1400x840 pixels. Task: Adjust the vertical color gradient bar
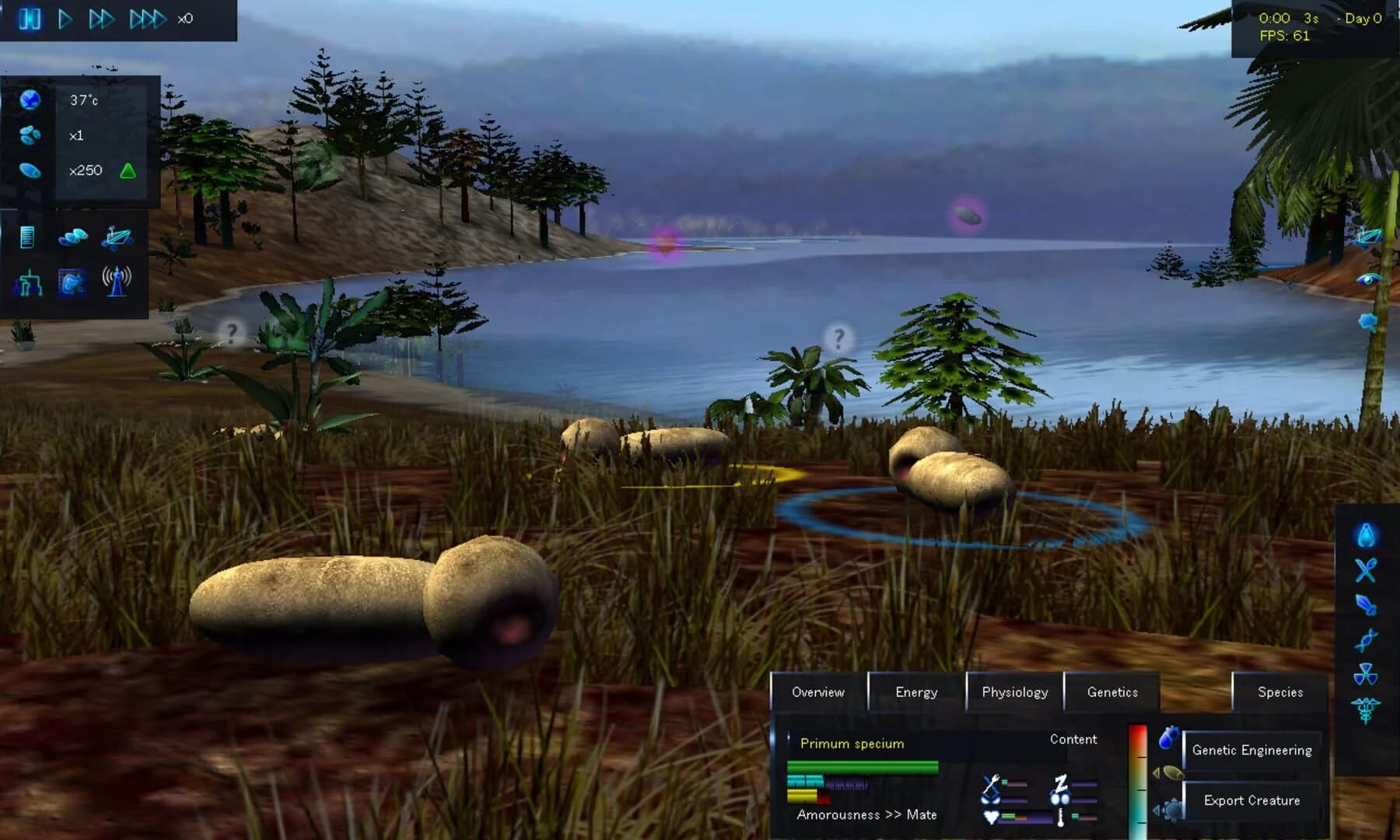pos(1138,778)
